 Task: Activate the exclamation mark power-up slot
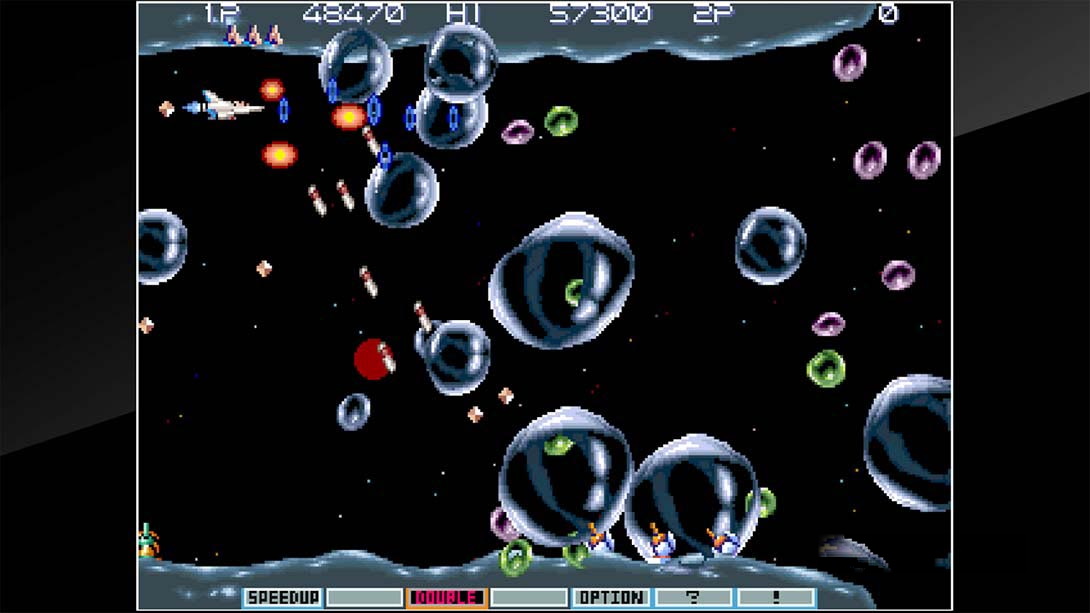(x=774, y=598)
